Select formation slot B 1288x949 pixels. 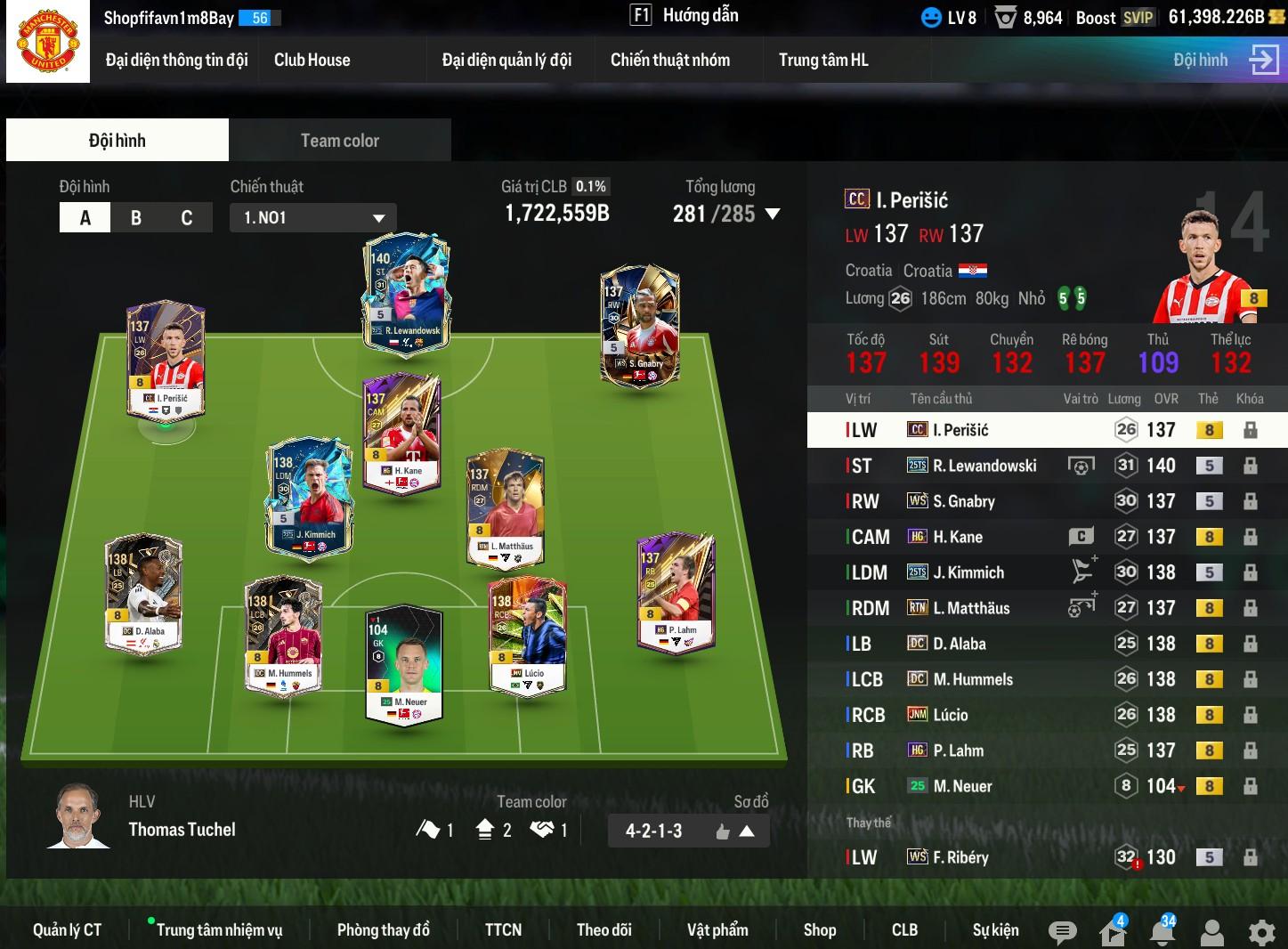click(x=136, y=218)
